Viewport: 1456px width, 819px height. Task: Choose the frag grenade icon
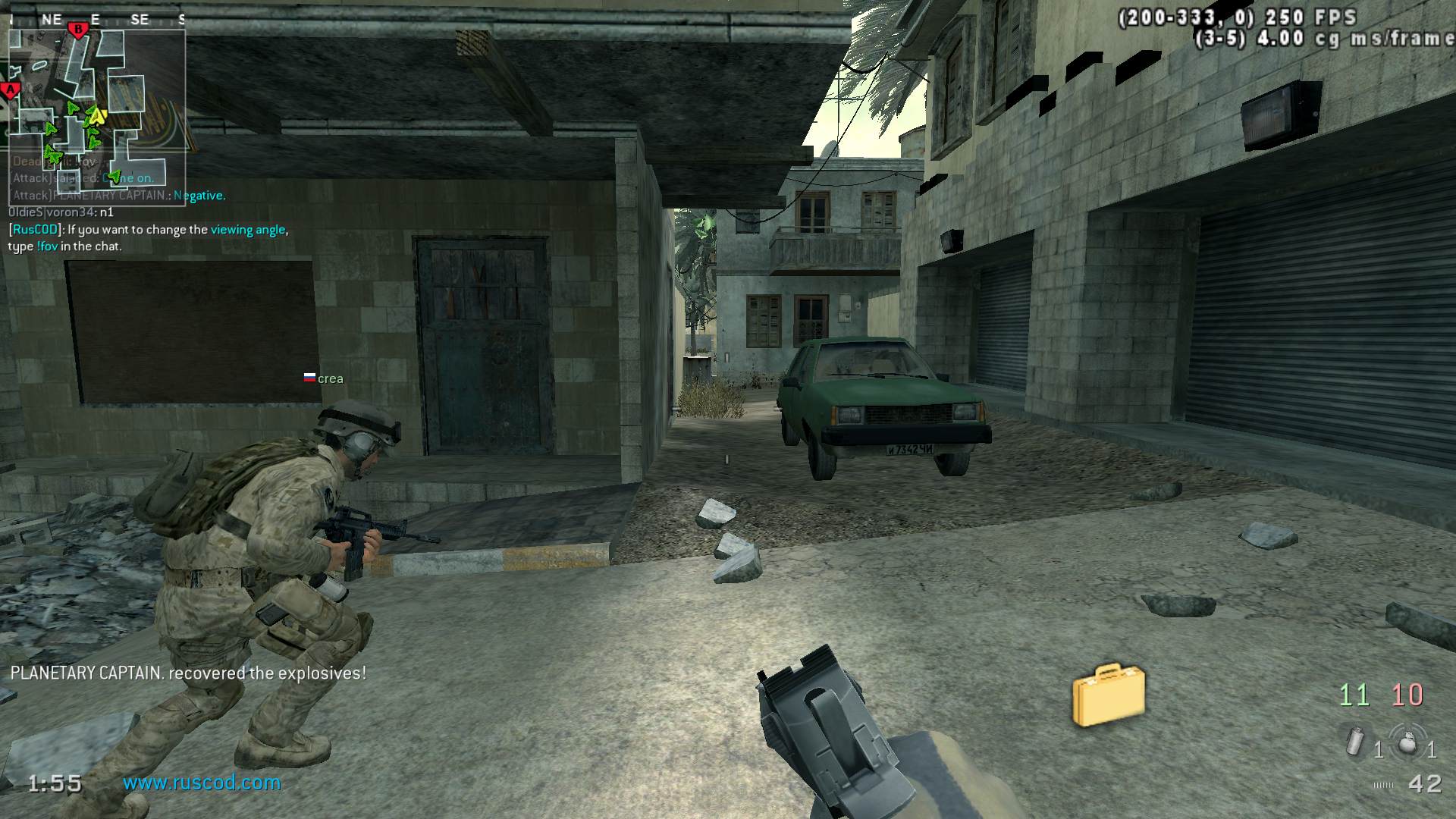point(1407,742)
